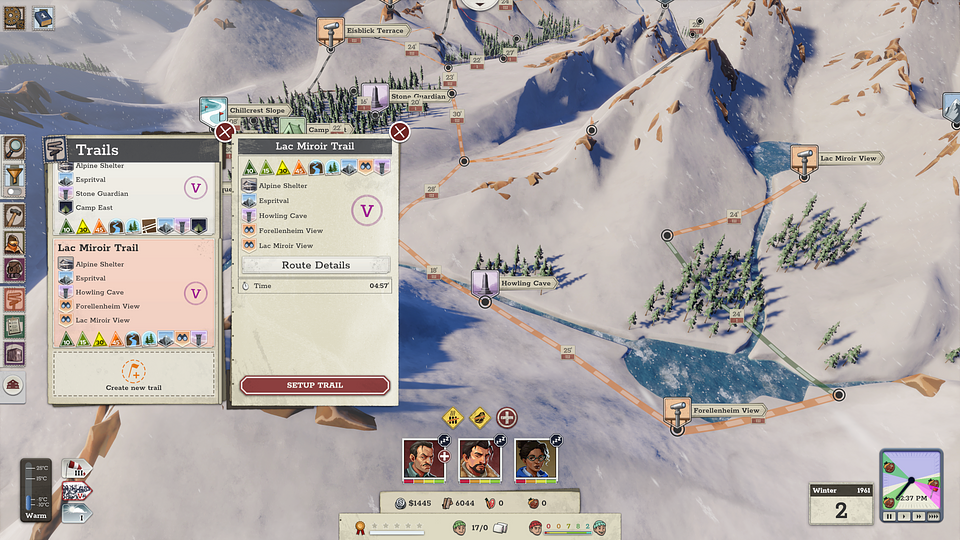The width and height of the screenshot is (960, 540).
Task: Select the woman with glasses portrait
Action: [x=536, y=460]
